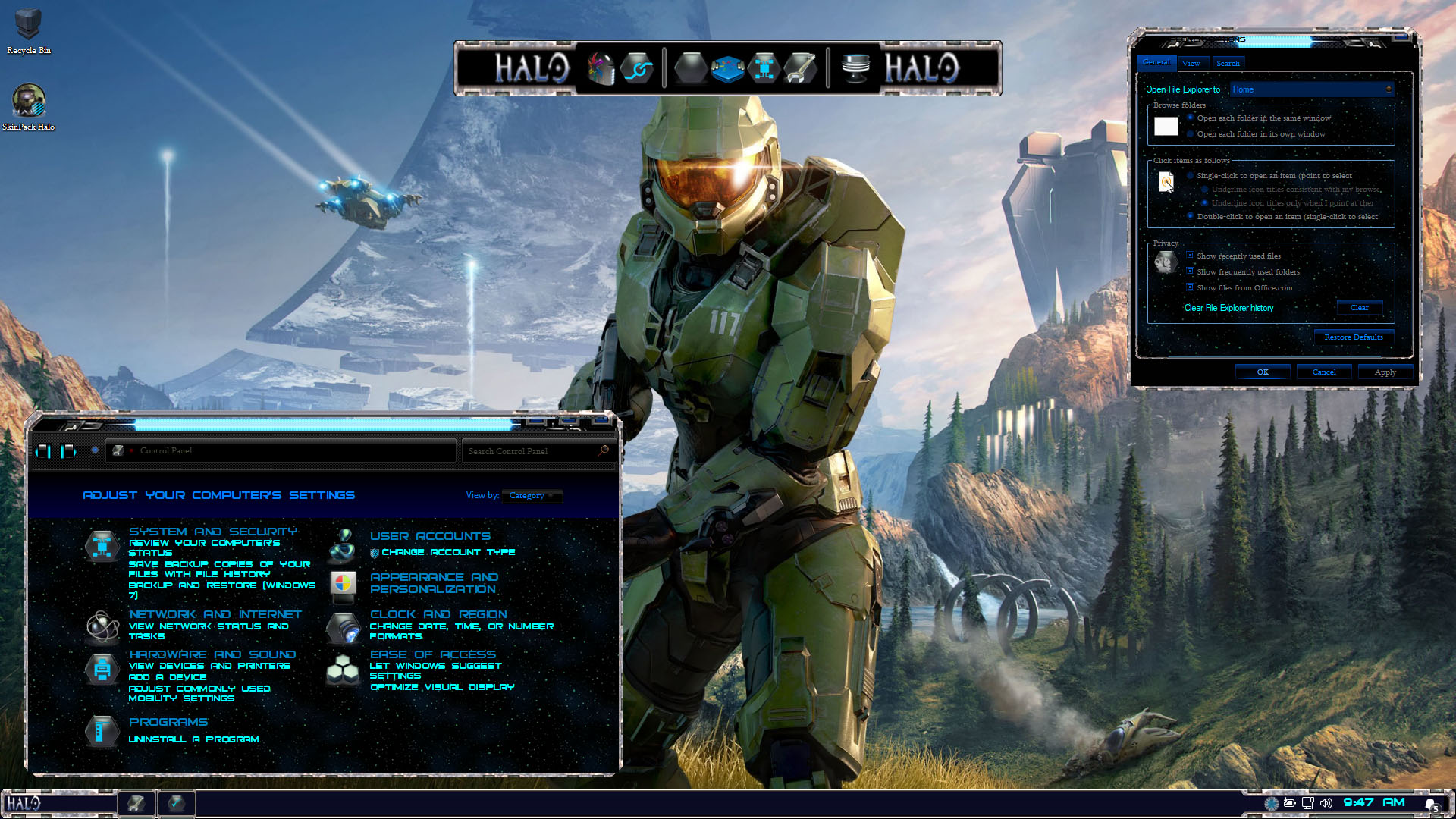Cancel the folder options dialog
Viewport: 1456px width, 819px height.
click(x=1324, y=372)
